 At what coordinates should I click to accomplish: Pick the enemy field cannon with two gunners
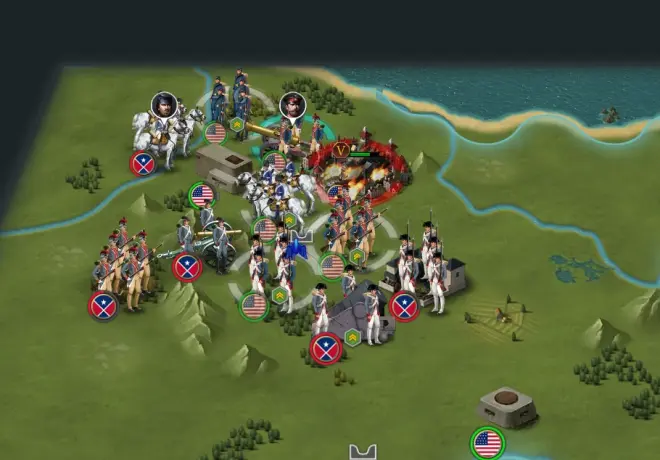click(x=207, y=244)
